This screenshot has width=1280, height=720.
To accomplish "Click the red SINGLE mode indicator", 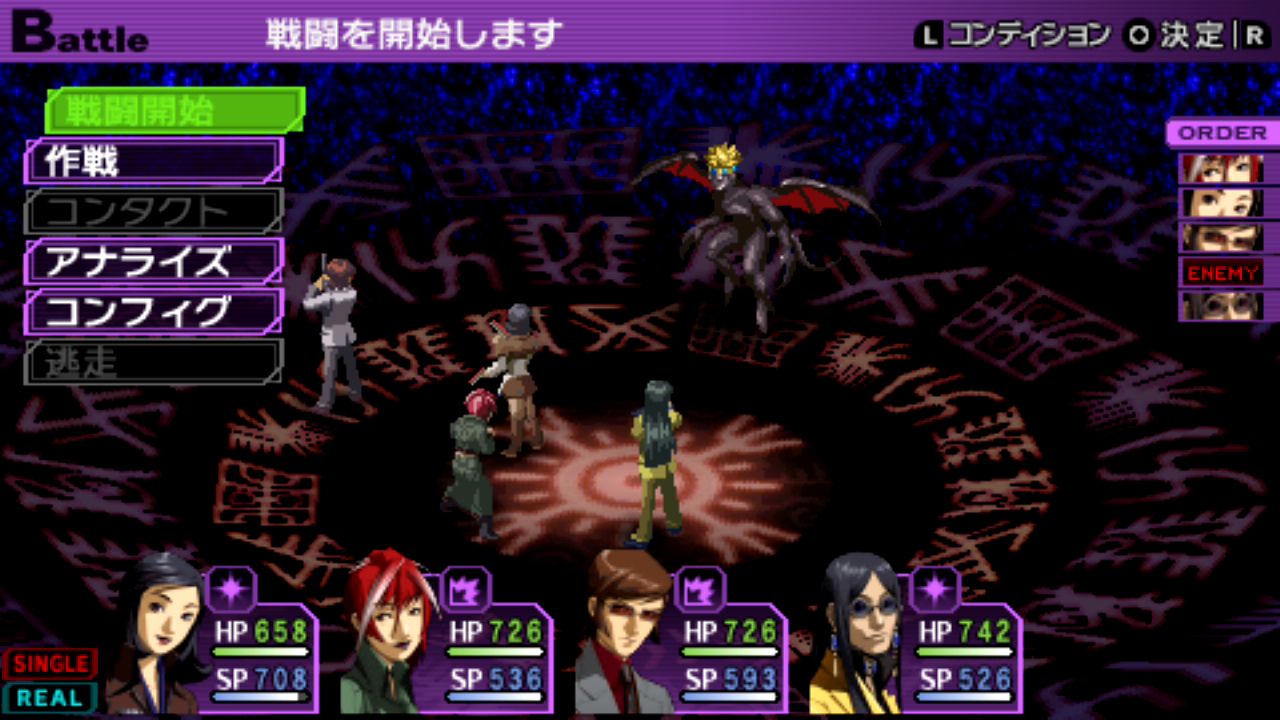I will [x=50, y=663].
